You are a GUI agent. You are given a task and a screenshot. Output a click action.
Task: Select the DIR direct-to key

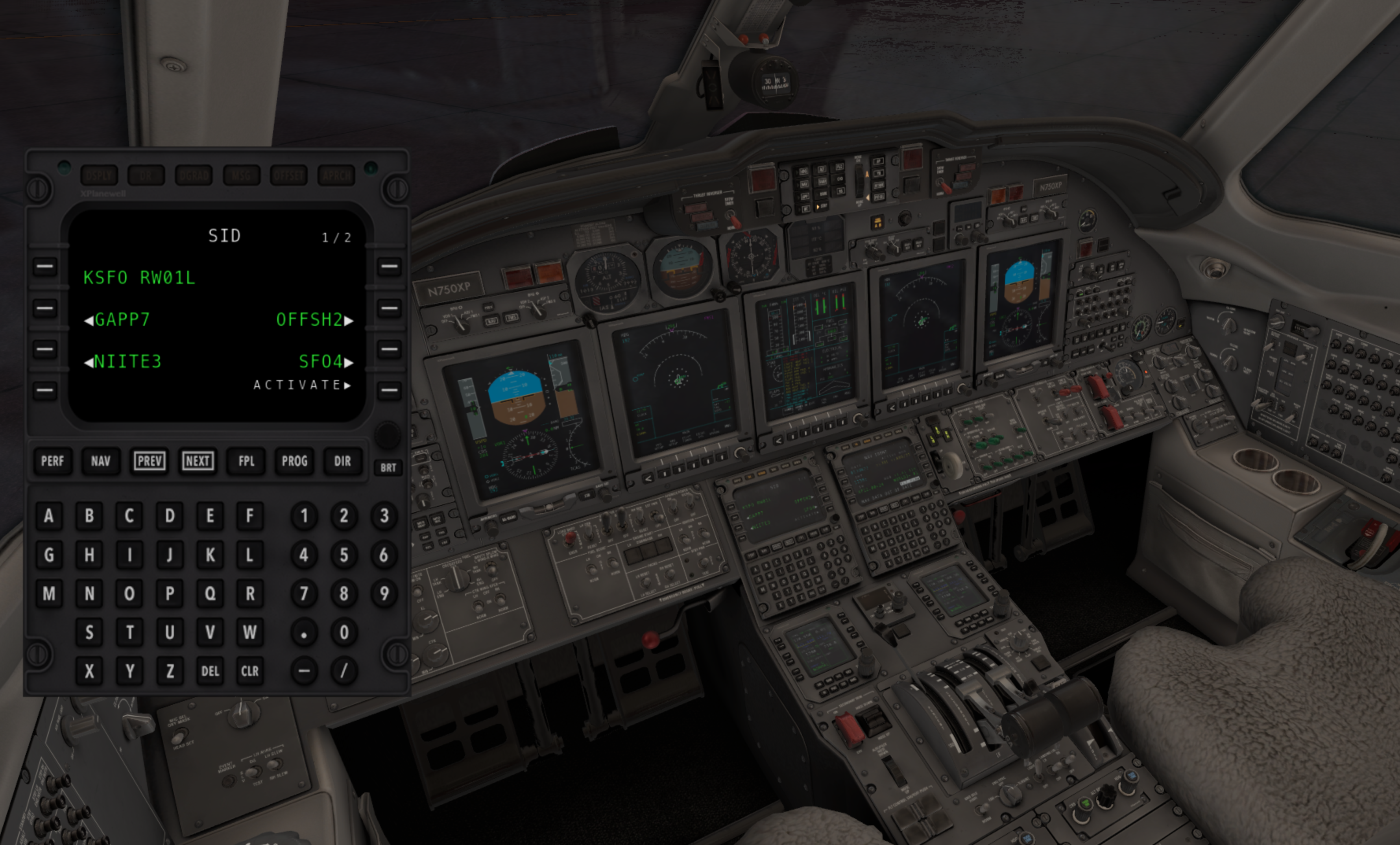click(342, 461)
